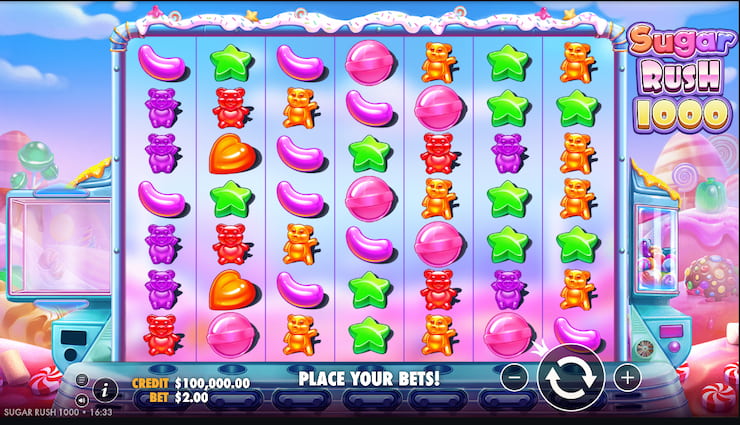
Task: Open the hamburger menu icon
Action: click(82, 380)
